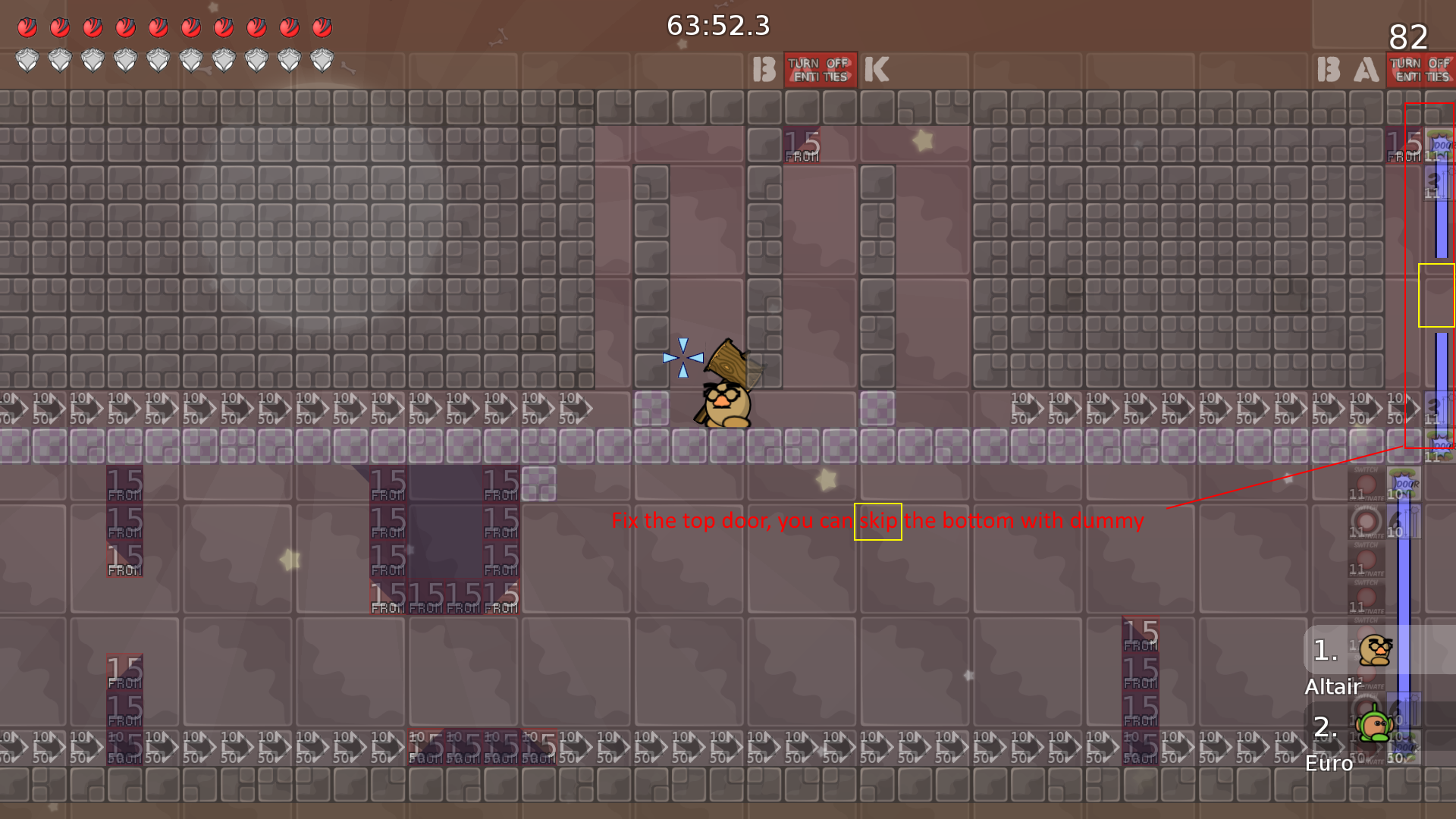This screenshot has width=1456, height=819.
Task: Click the first heart in the health bar
Action: click(29, 27)
